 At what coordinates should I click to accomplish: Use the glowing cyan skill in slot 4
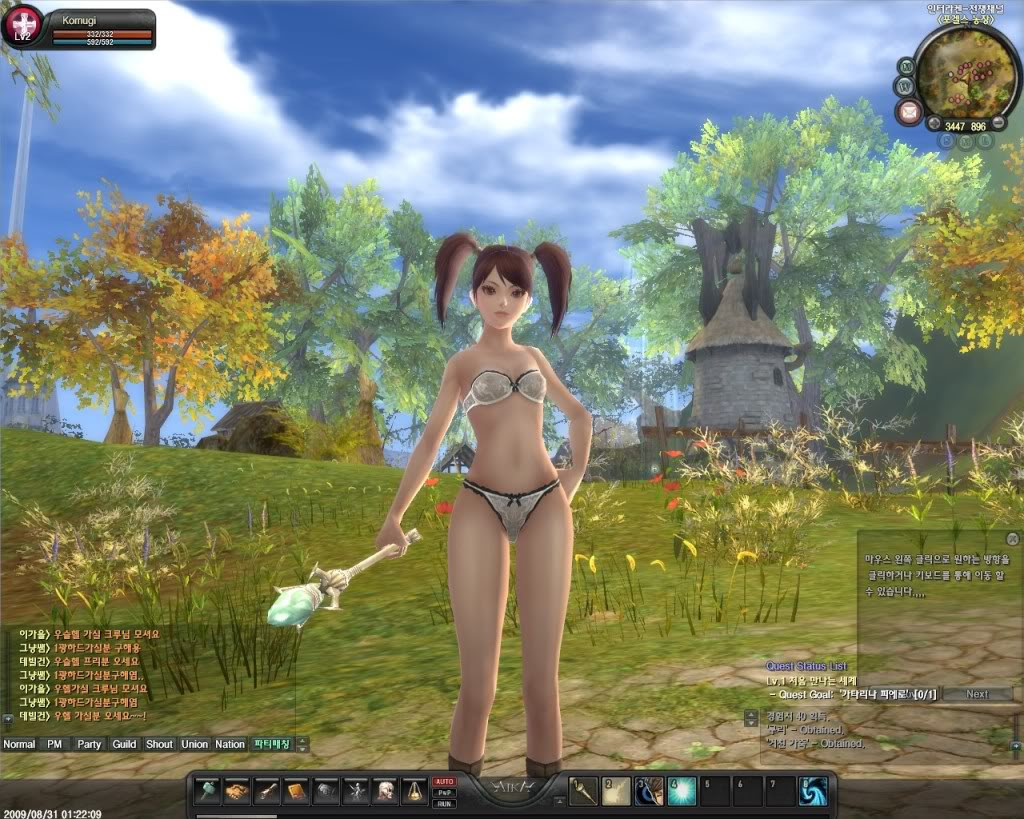(682, 791)
